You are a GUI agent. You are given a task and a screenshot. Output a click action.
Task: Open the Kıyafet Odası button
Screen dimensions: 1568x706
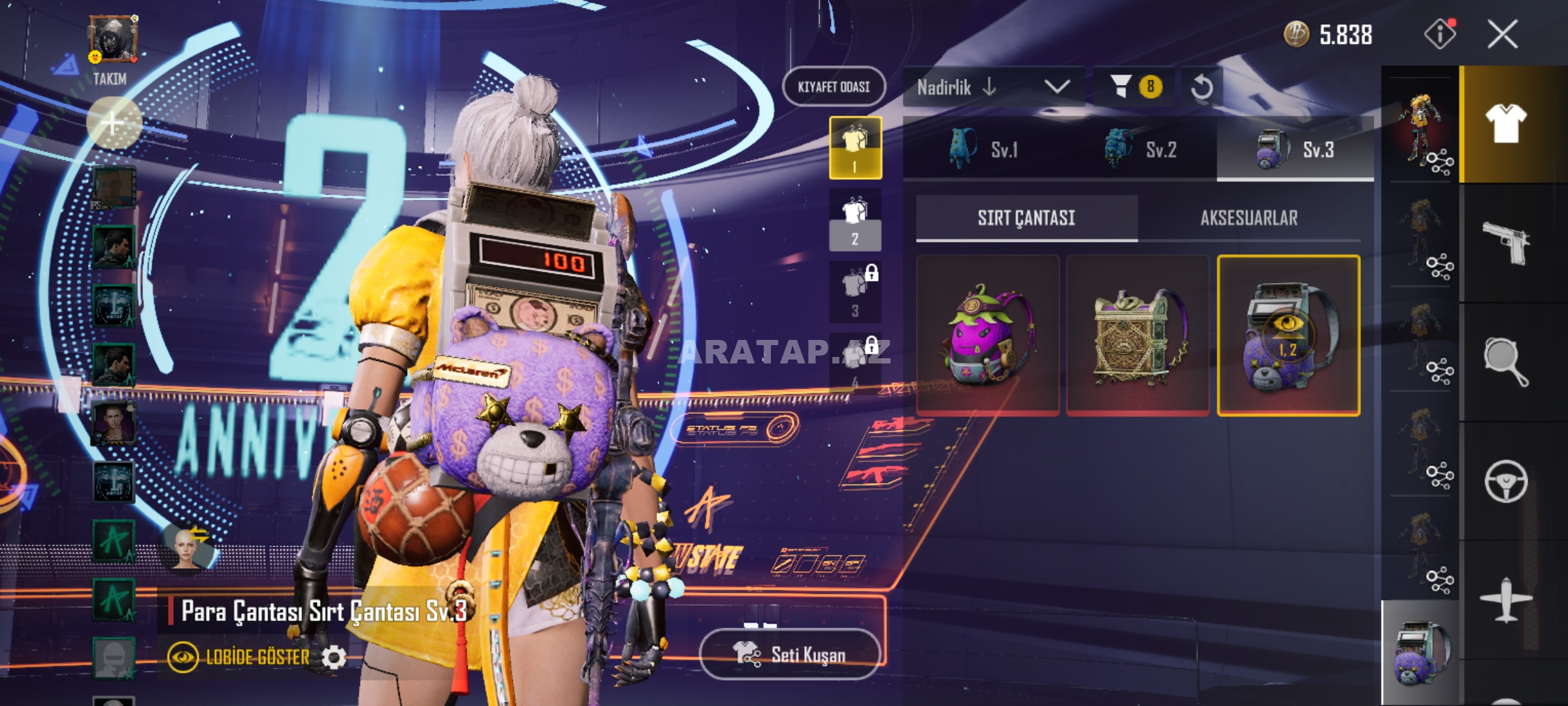[834, 87]
